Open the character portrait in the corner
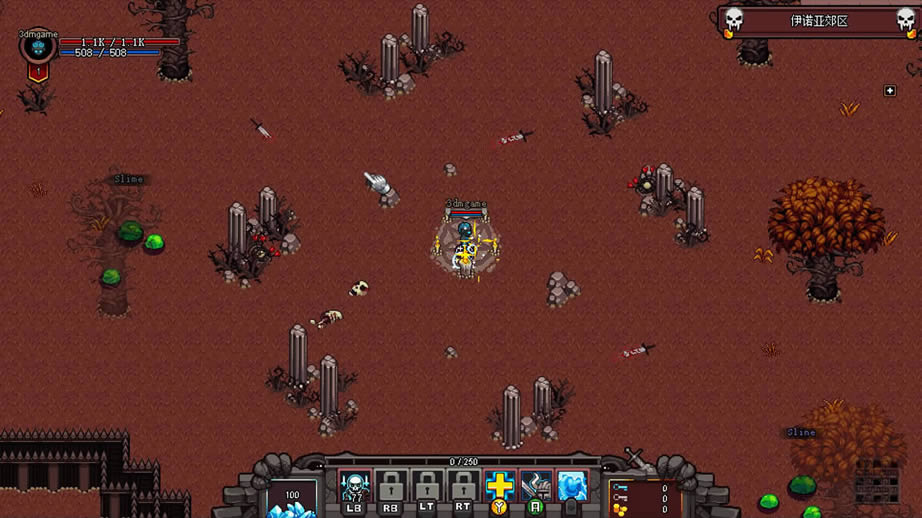The width and height of the screenshot is (922, 518). (38, 47)
